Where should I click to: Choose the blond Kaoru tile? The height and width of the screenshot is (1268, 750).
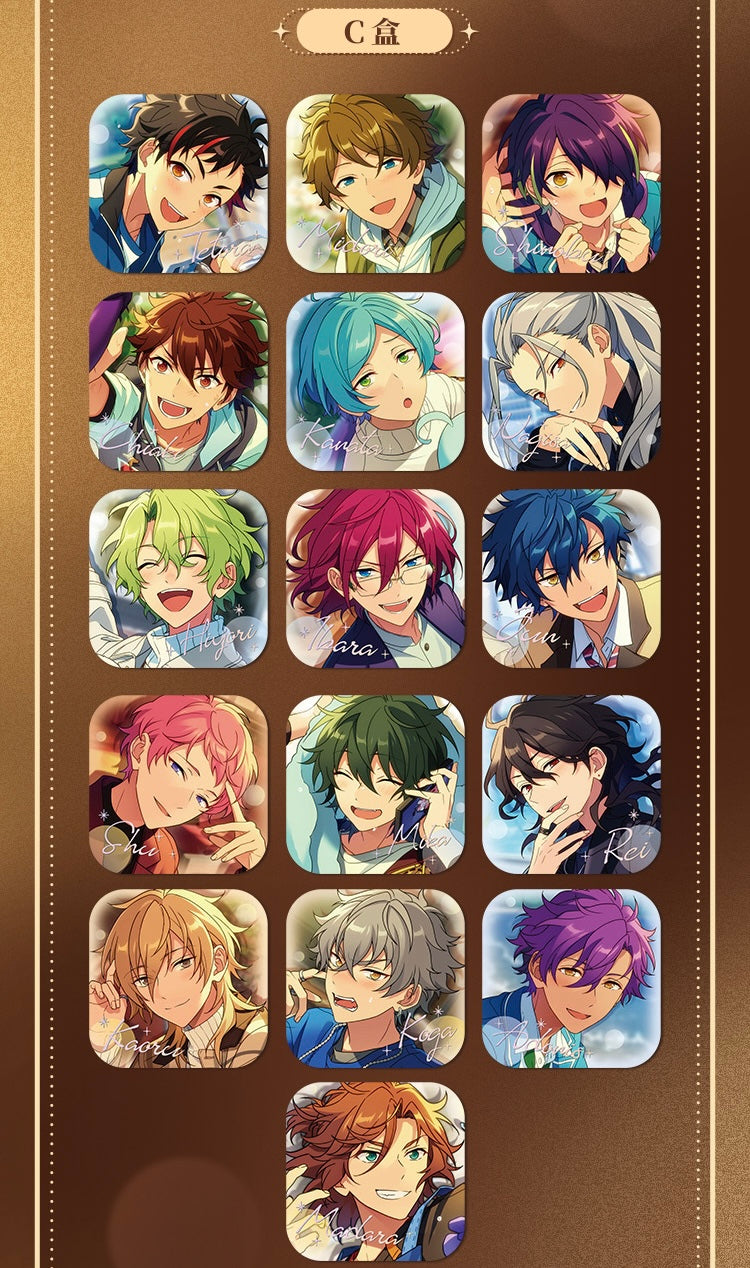point(178,979)
